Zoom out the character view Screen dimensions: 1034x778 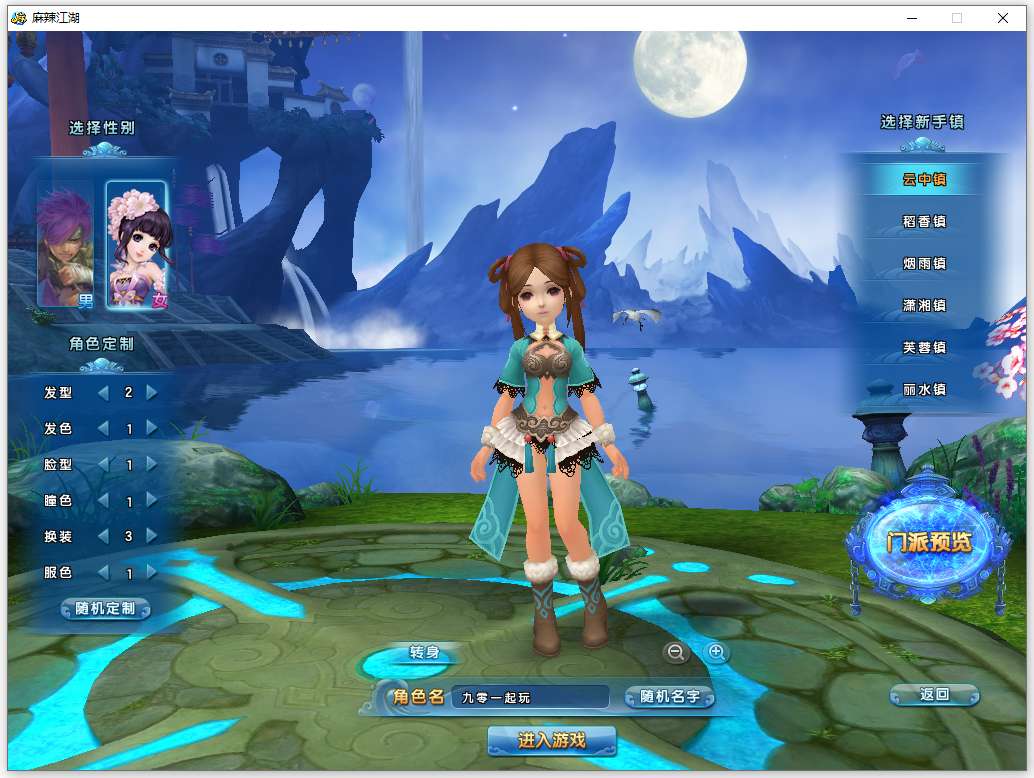[x=676, y=653]
